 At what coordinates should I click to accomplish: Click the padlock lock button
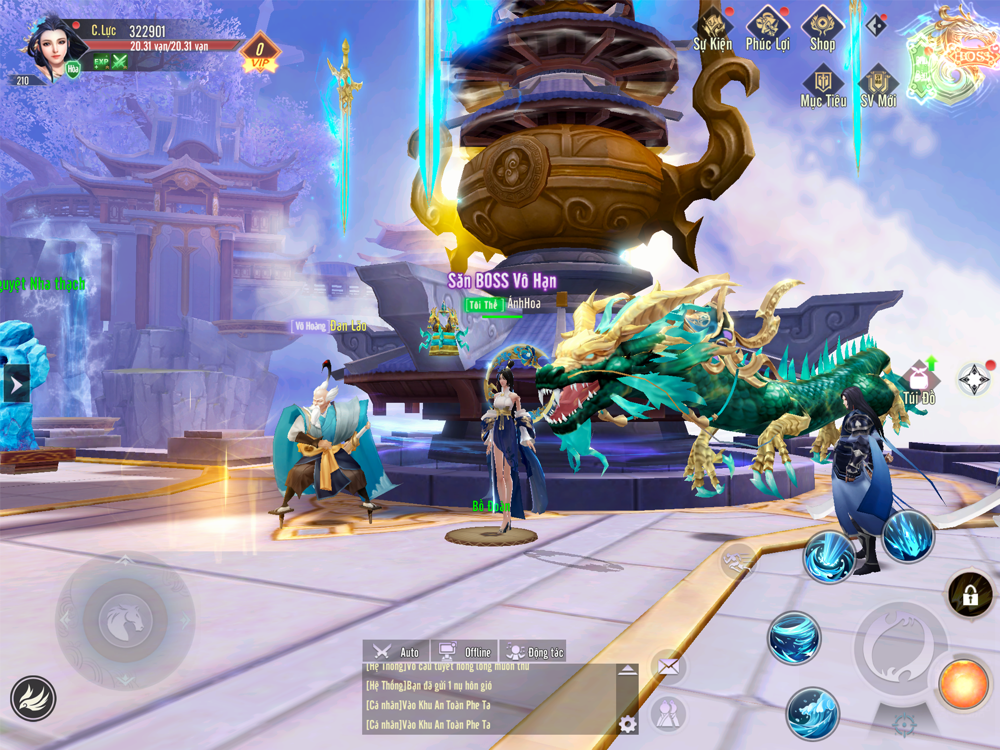[x=970, y=596]
